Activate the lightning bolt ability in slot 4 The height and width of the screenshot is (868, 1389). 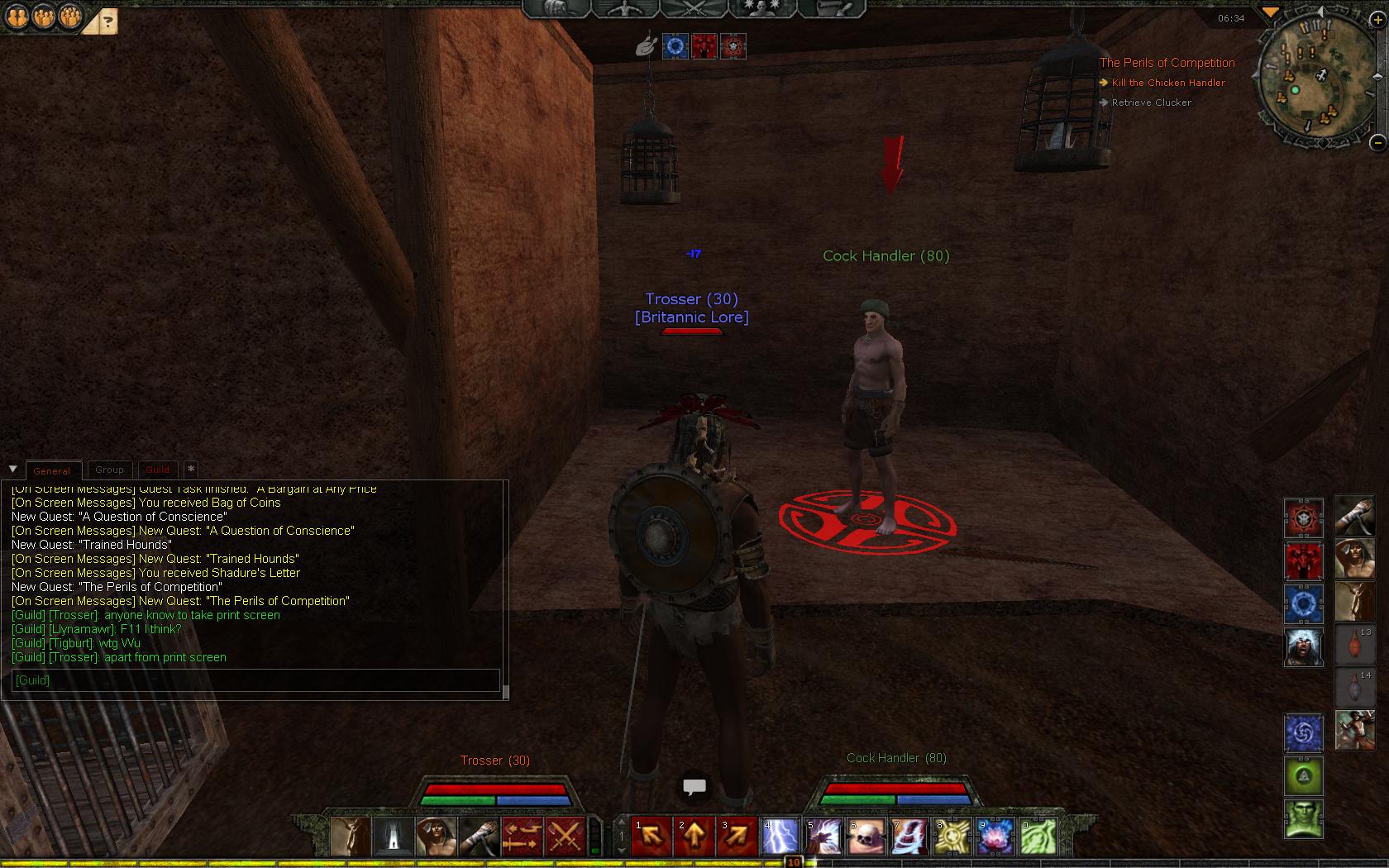[x=780, y=837]
